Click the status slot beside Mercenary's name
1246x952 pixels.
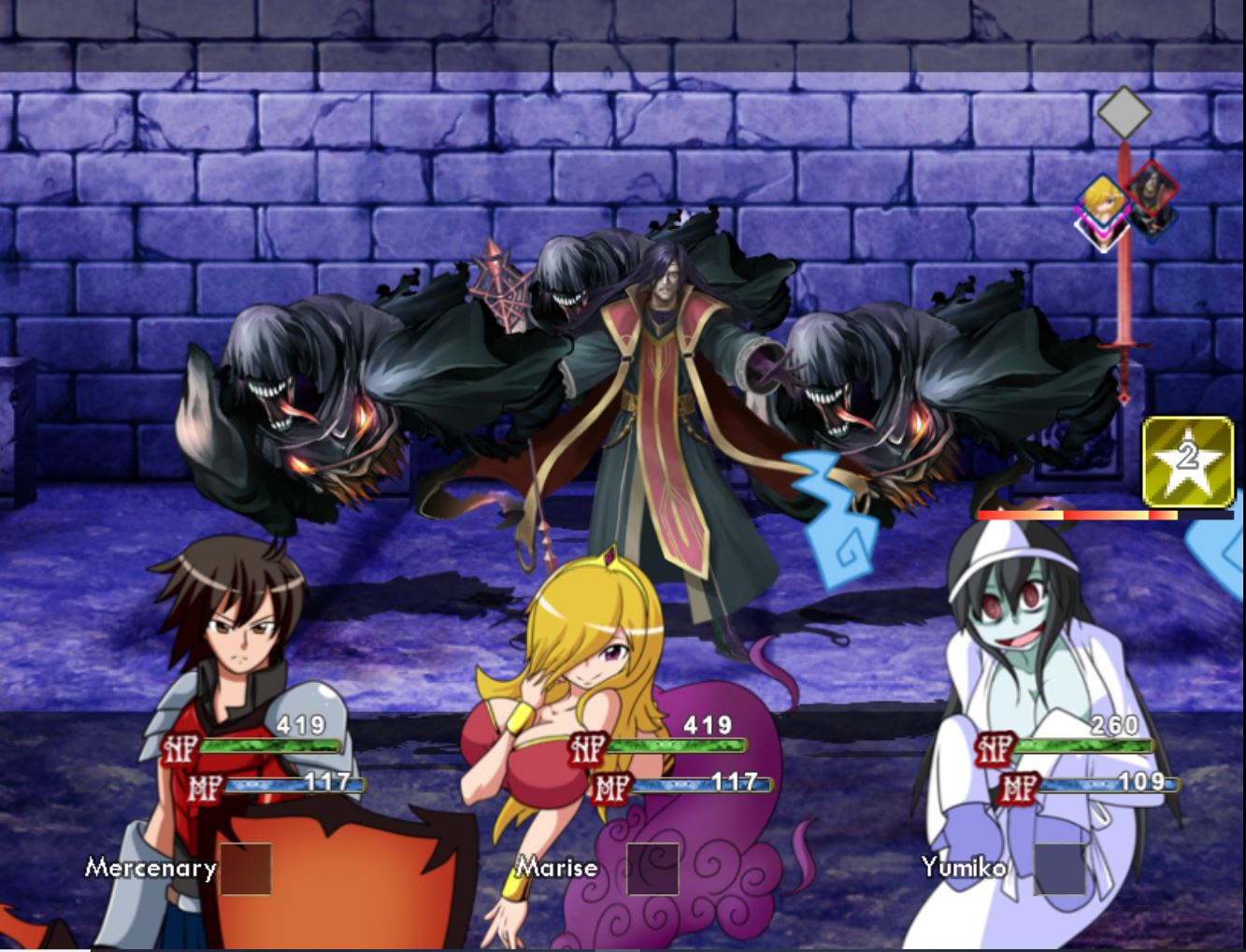point(246,869)
